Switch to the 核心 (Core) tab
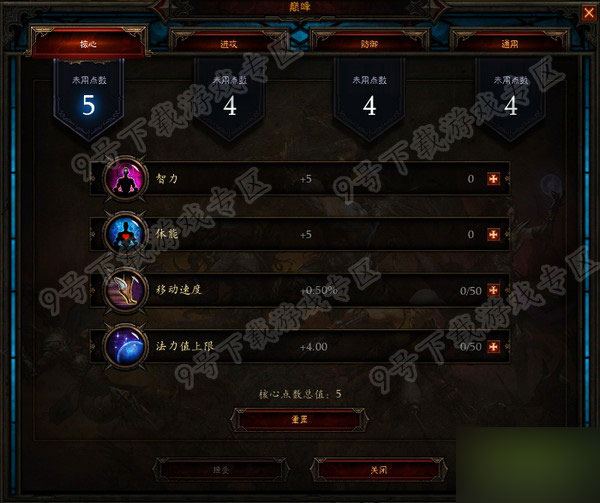 (89, 43)
